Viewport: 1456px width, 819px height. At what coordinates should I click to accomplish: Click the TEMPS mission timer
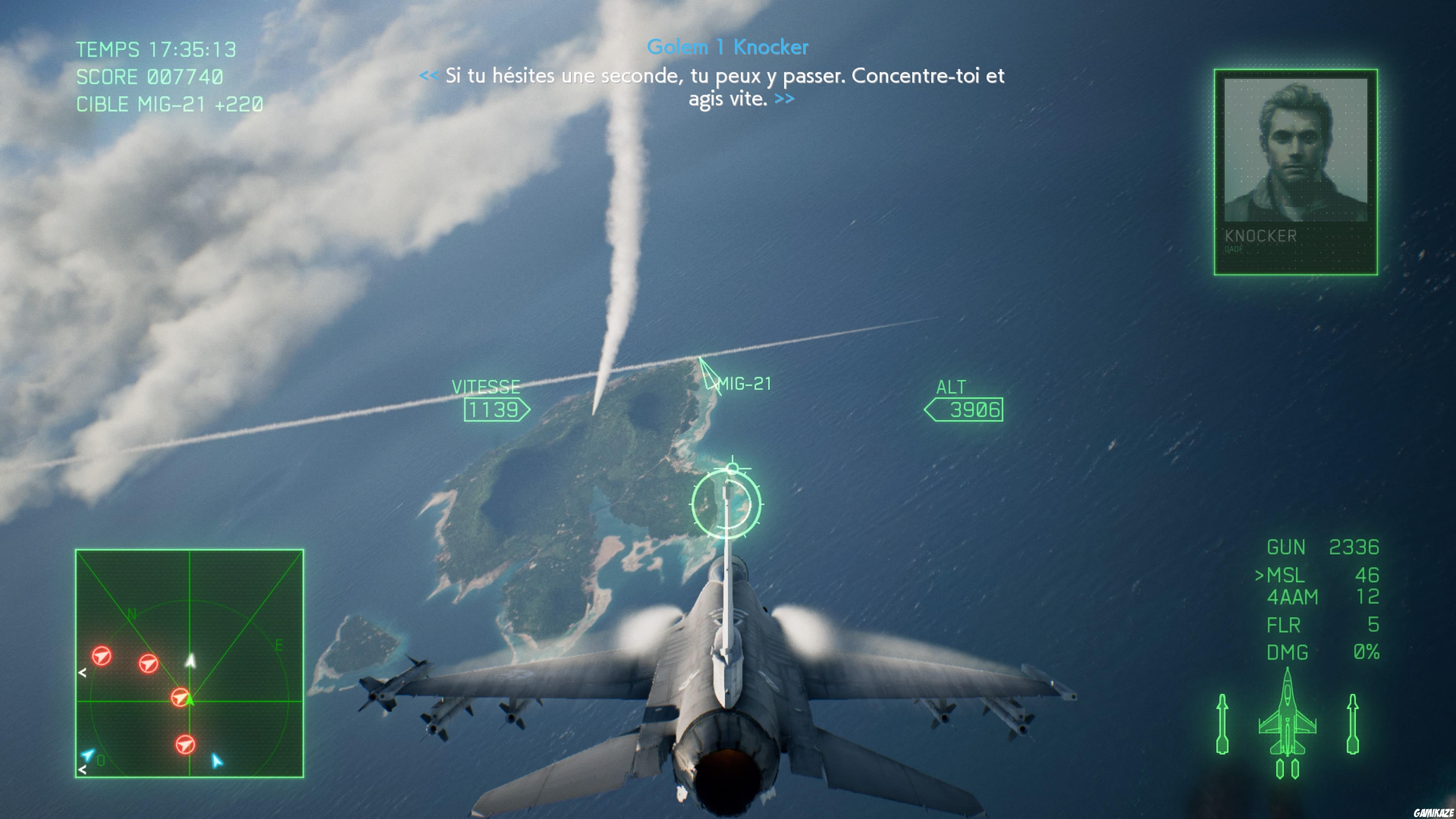155,50
